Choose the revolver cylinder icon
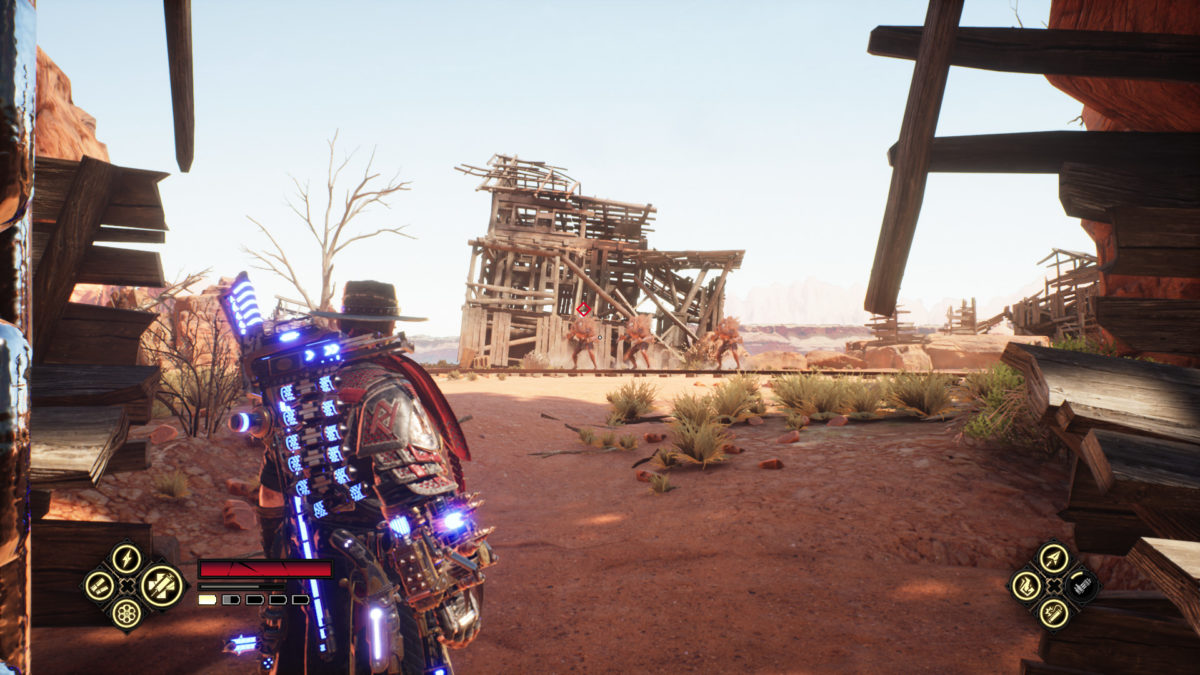The width and height of the screenshot is (1200, 675). 126,613
